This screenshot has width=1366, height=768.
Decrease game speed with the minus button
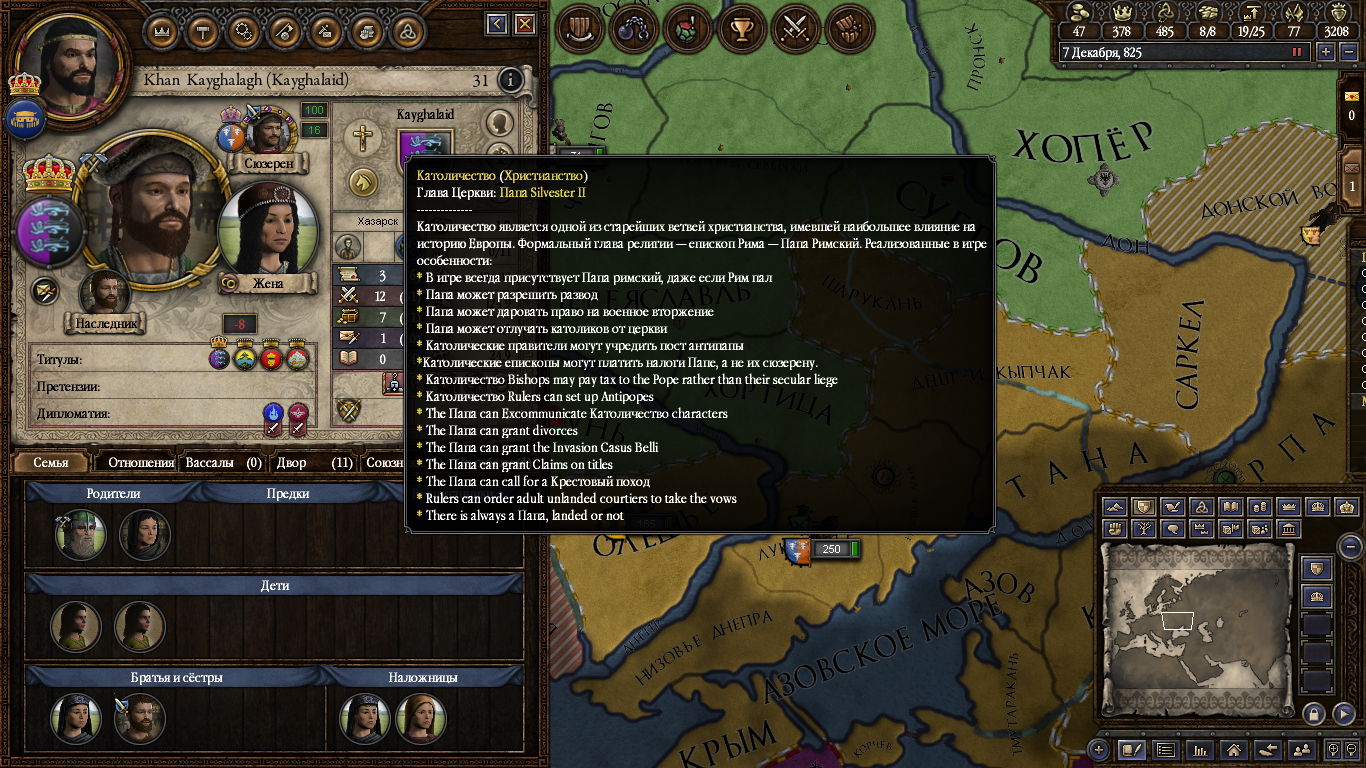pyautogui.click(x=1348, y=52)
